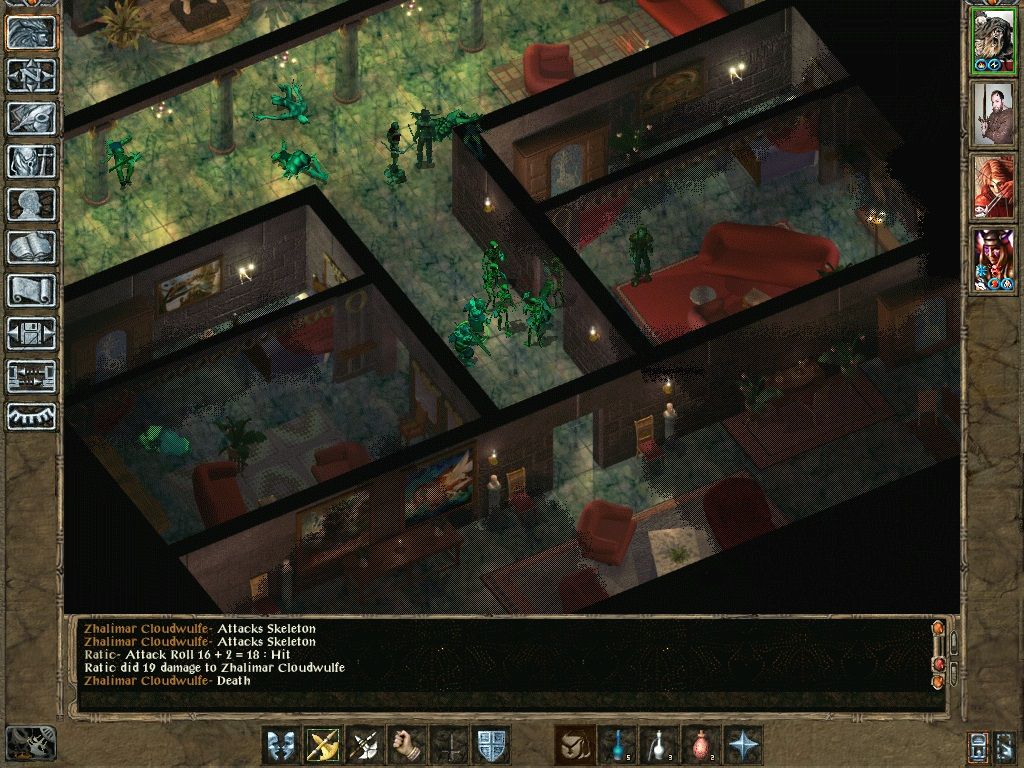The height and width of the screenshot is (768, 1024).
Task: Open the area map with compass button
Action: (x=31, y=75)
